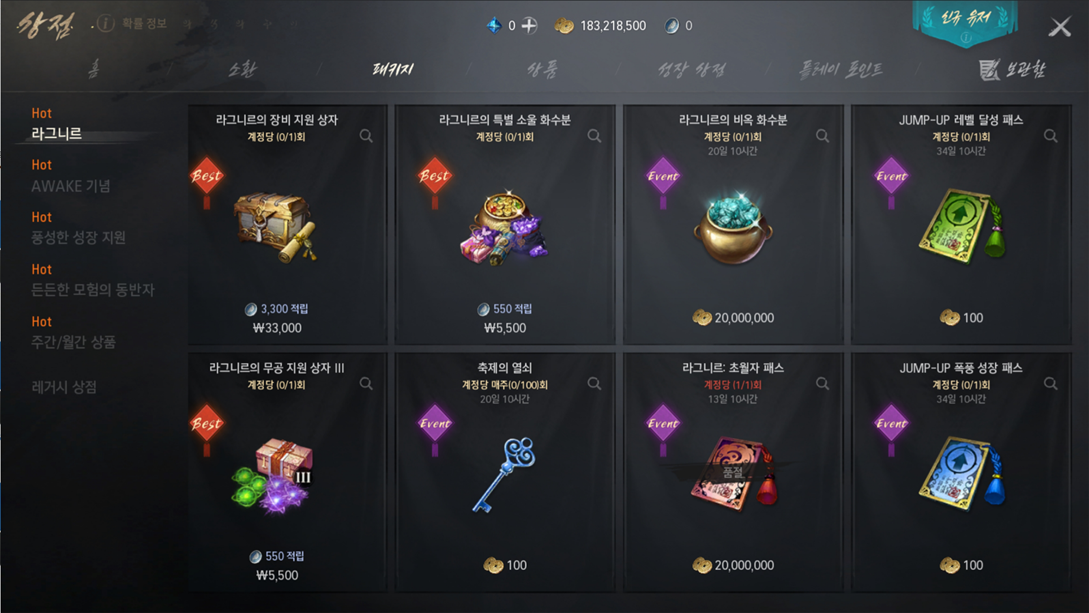Go to the 성장 상점 tab
This screenshot has height=613, width=1089.
tap(691, 69)
